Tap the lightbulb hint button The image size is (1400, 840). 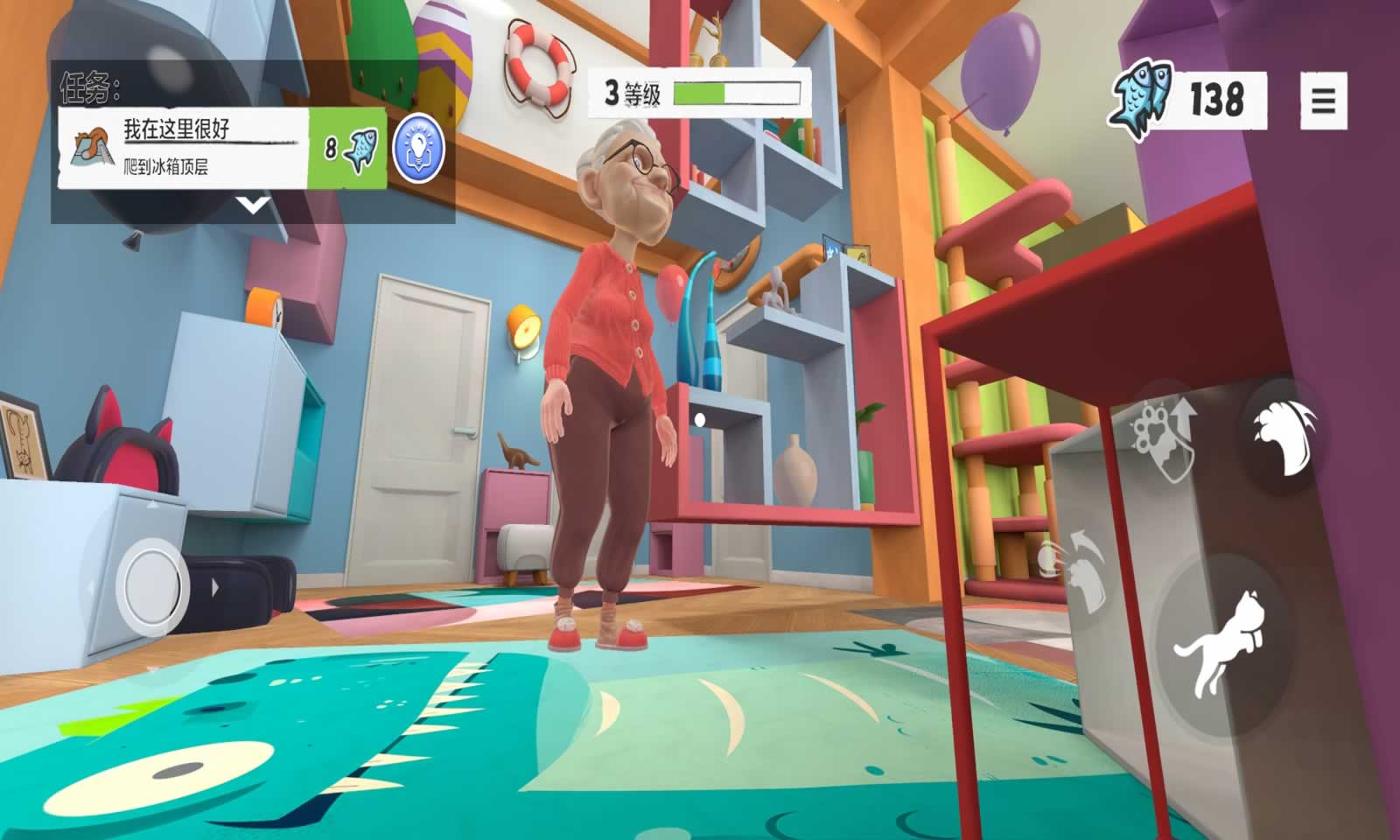(x=419, y=148)
